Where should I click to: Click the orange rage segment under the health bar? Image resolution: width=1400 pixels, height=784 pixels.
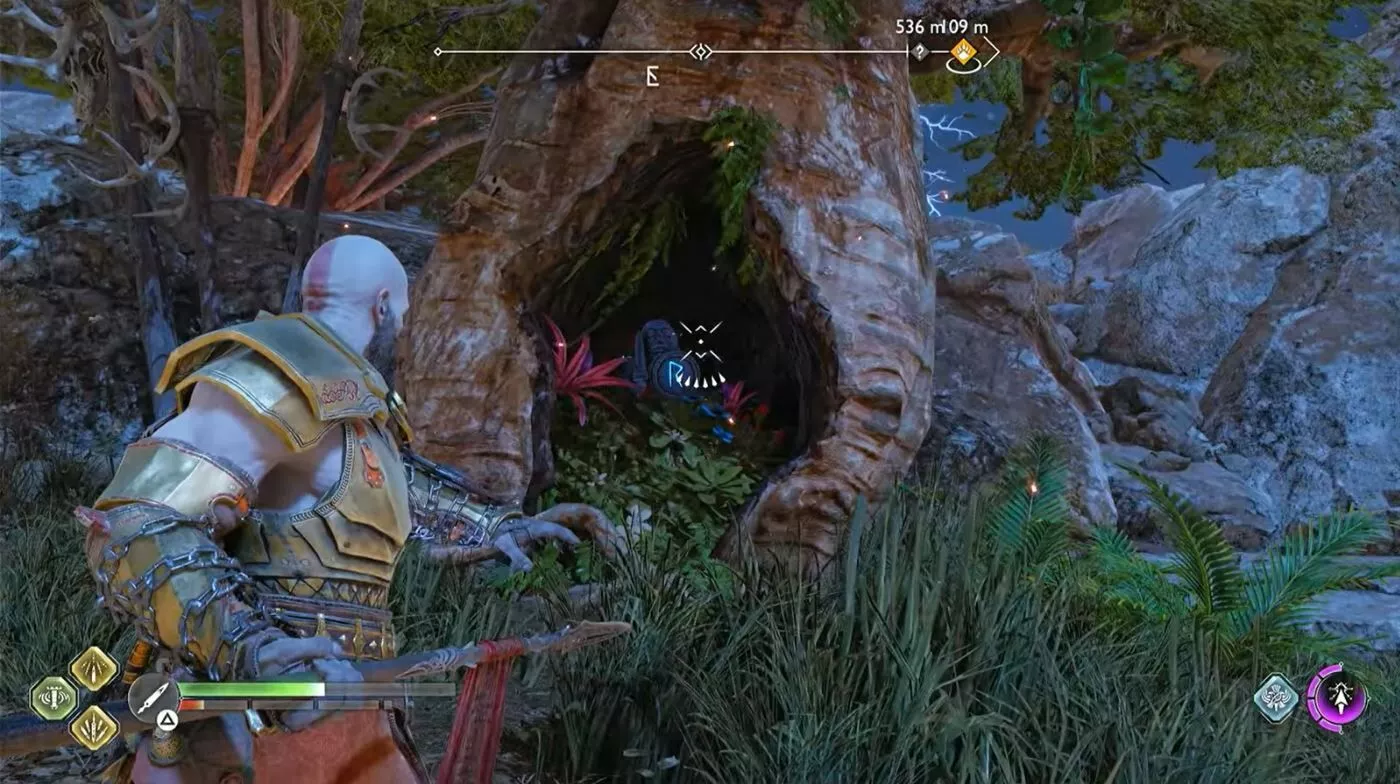[x=193, y=704]
